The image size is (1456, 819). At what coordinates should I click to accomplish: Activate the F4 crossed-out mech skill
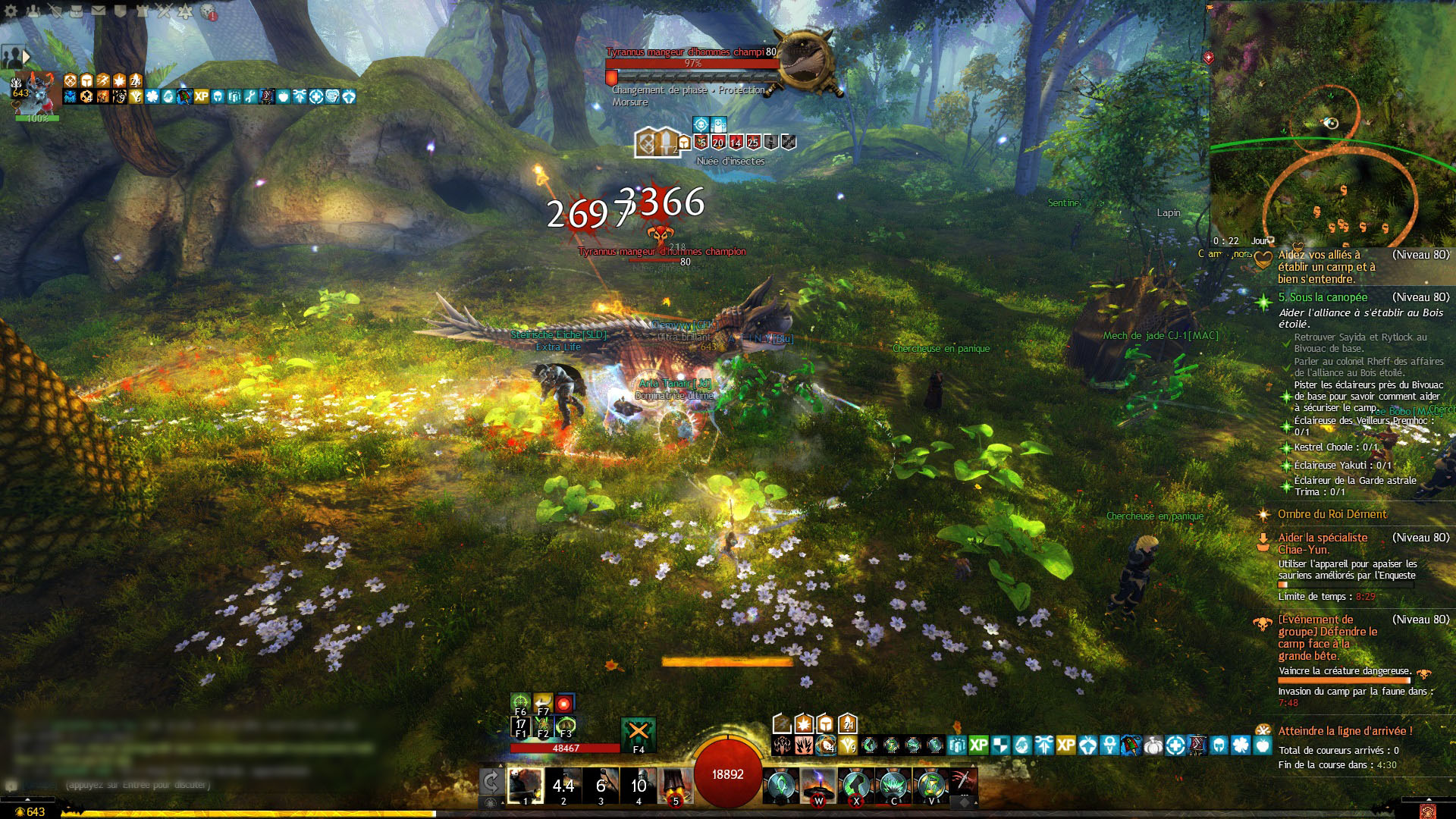(638, 731)
